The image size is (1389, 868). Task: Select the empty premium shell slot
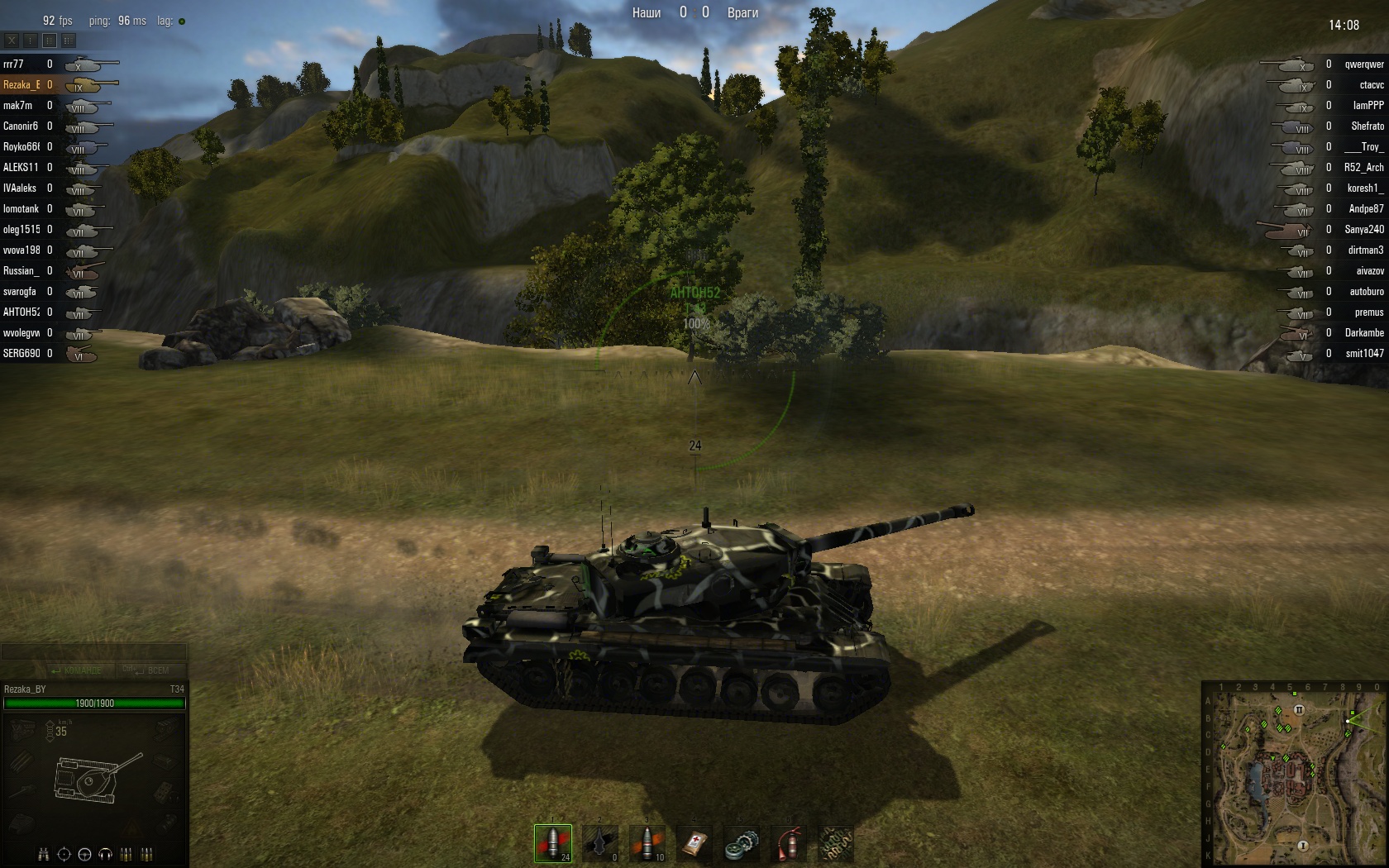tap(599, 844)
